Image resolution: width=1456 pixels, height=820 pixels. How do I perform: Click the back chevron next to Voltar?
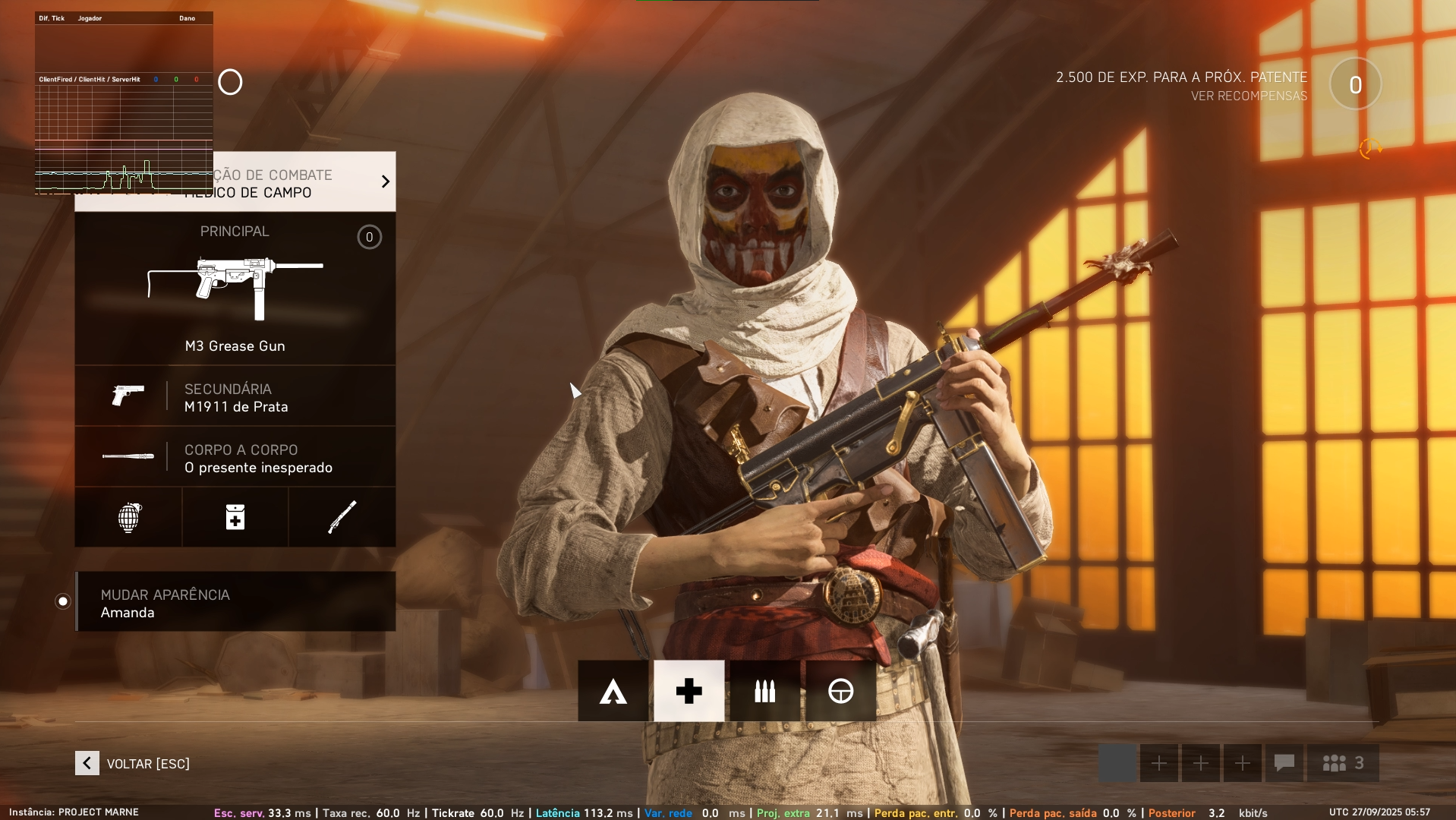click(86, 763)
